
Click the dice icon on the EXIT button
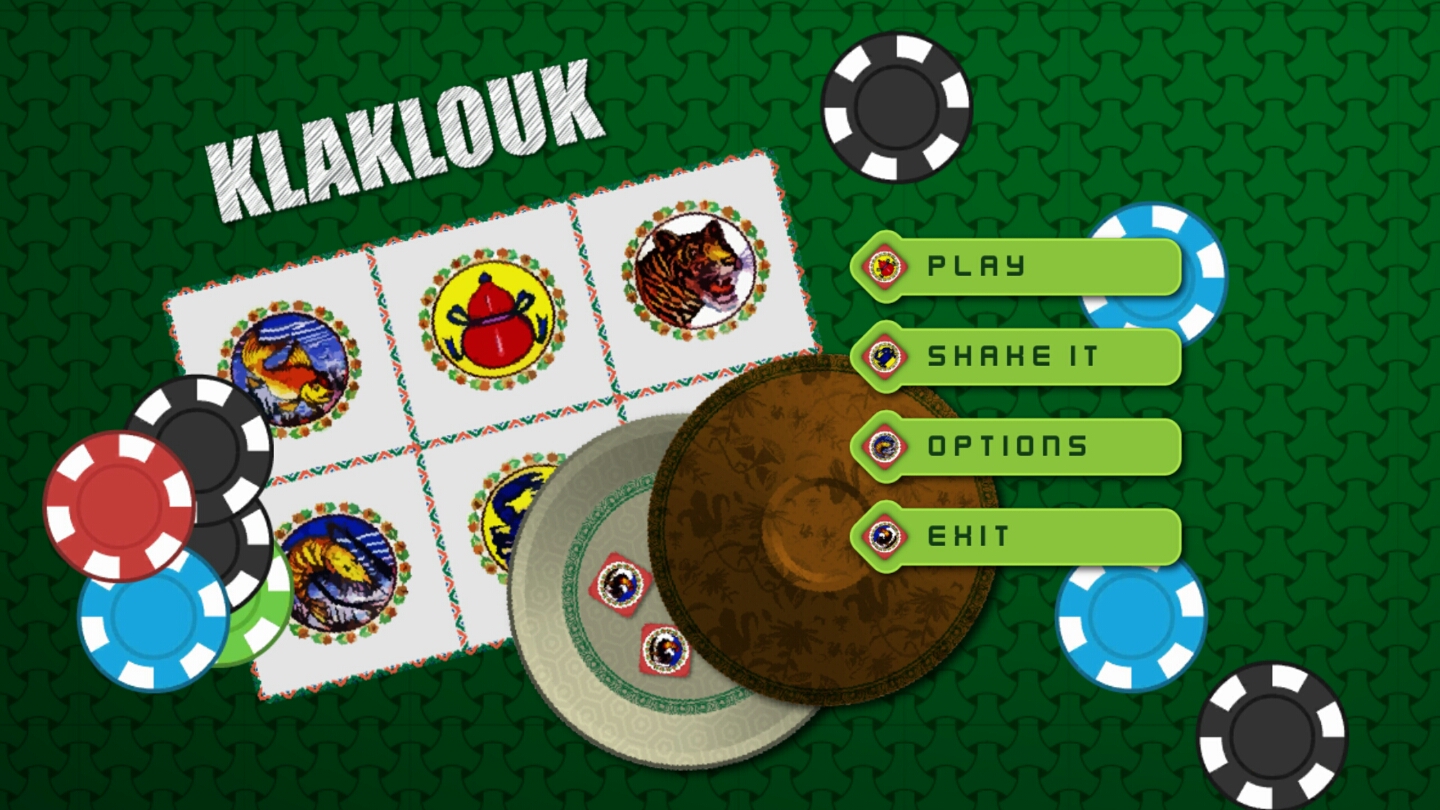pos(884,536)
